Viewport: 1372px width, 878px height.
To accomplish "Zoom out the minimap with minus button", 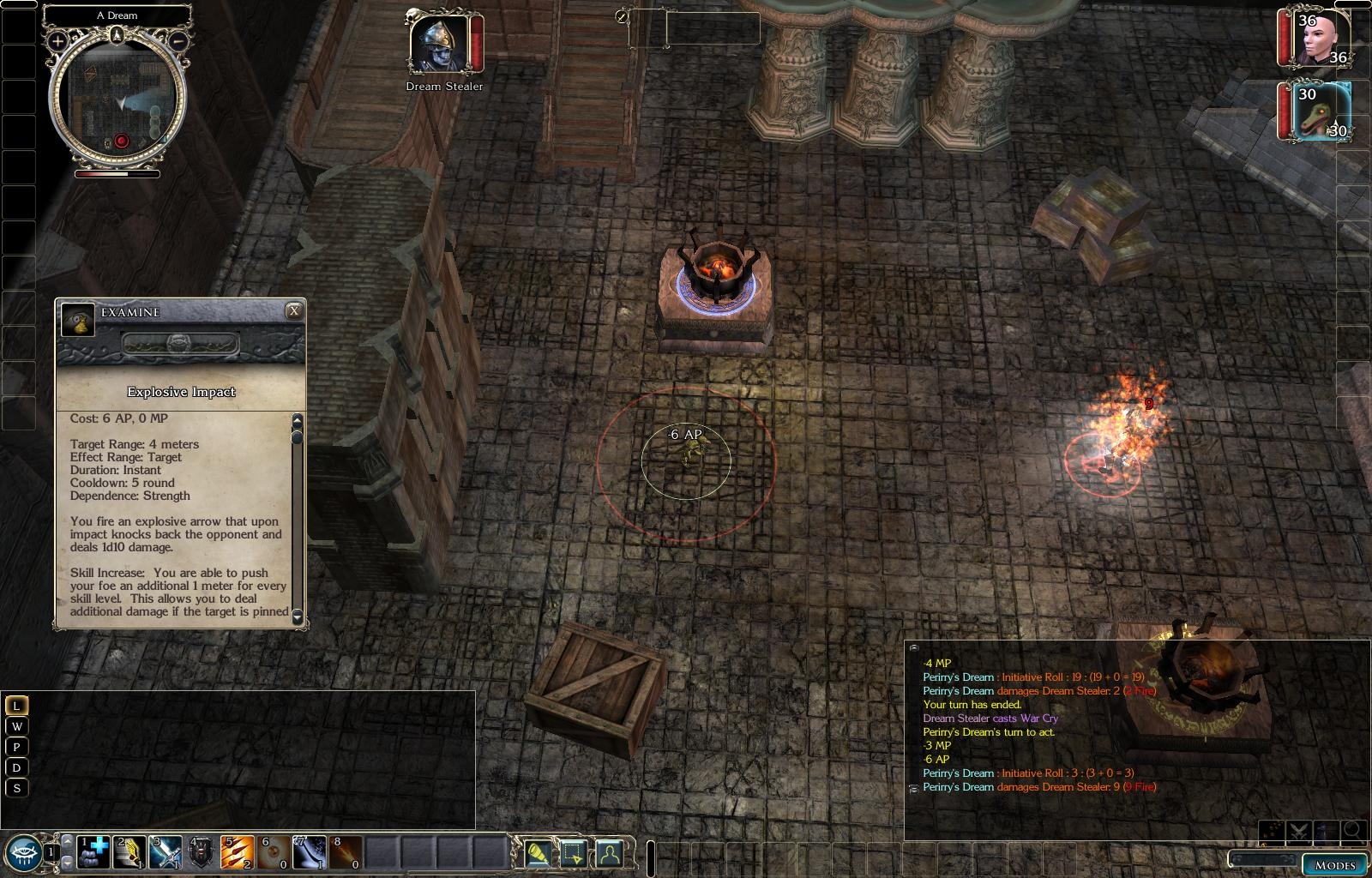I will (x=178, y=40).
